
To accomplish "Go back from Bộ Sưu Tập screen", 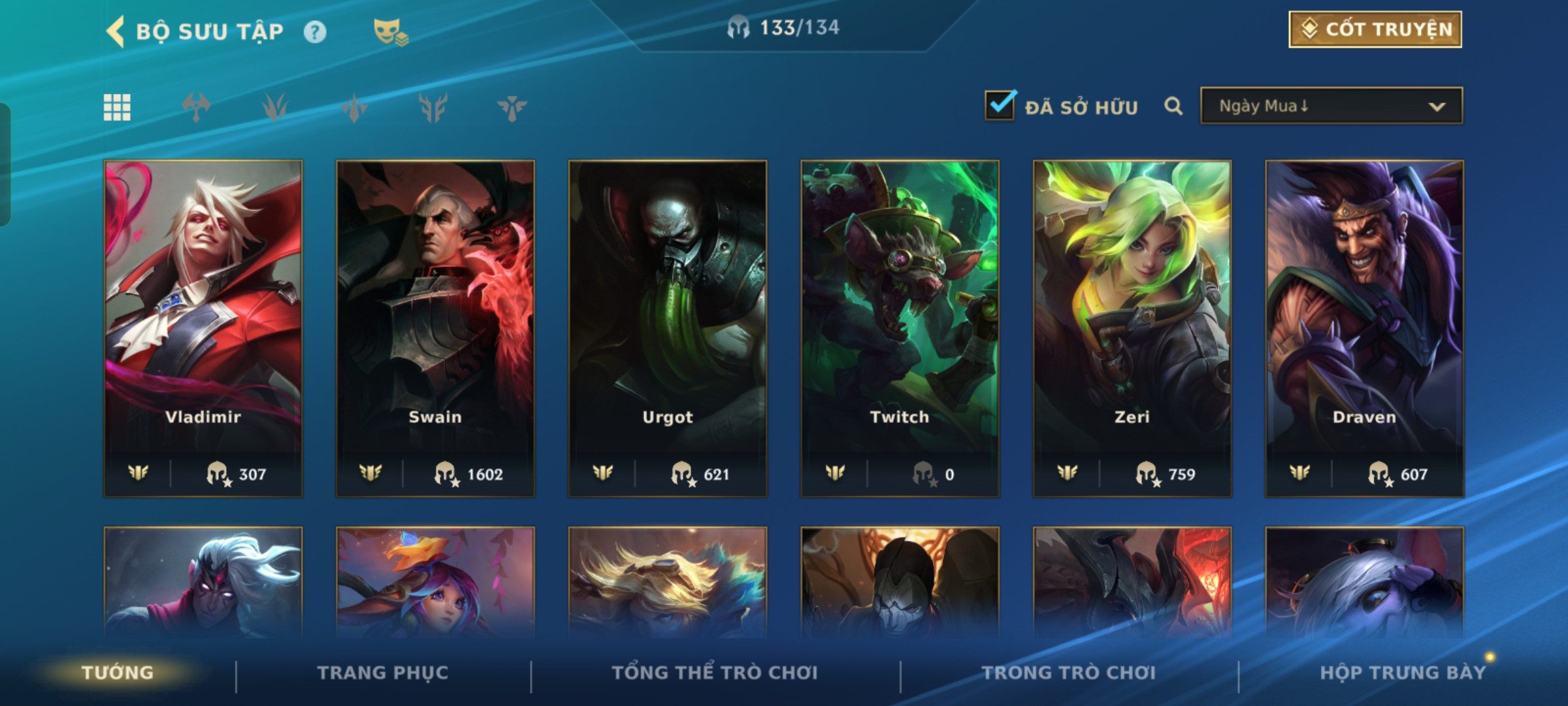I will (x=116, y=31).
